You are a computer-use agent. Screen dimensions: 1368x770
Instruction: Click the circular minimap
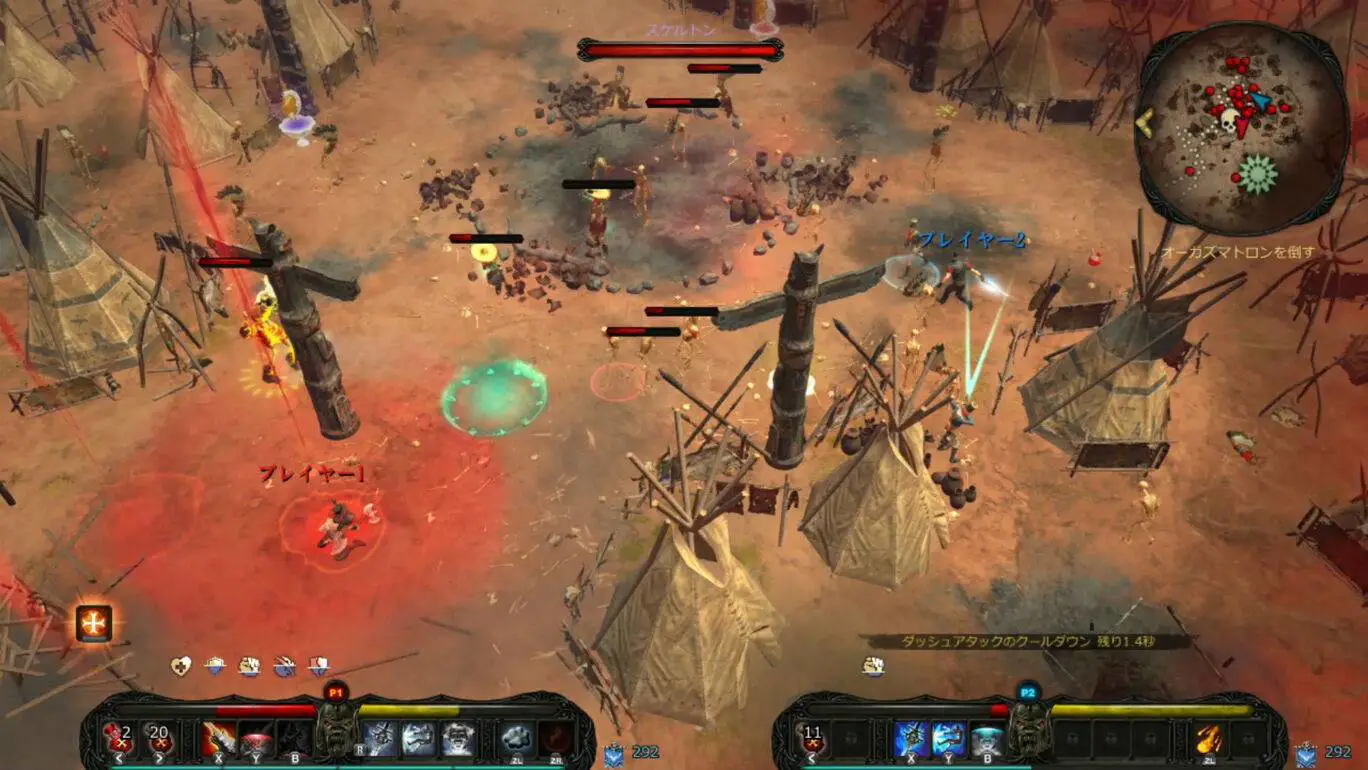click(x=1242, y=128)
